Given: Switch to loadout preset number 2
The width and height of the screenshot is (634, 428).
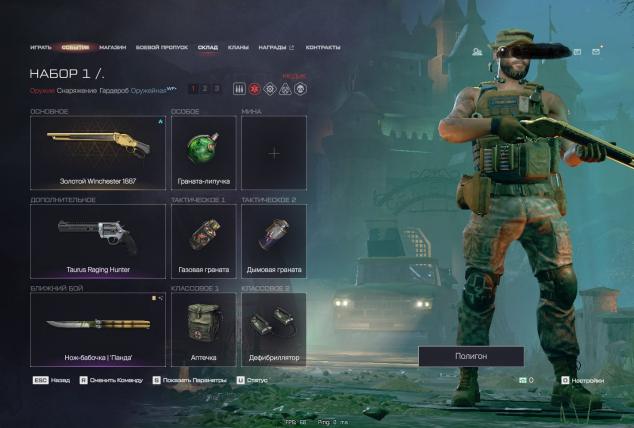Looking at the screenshot, I should point(204,89).
